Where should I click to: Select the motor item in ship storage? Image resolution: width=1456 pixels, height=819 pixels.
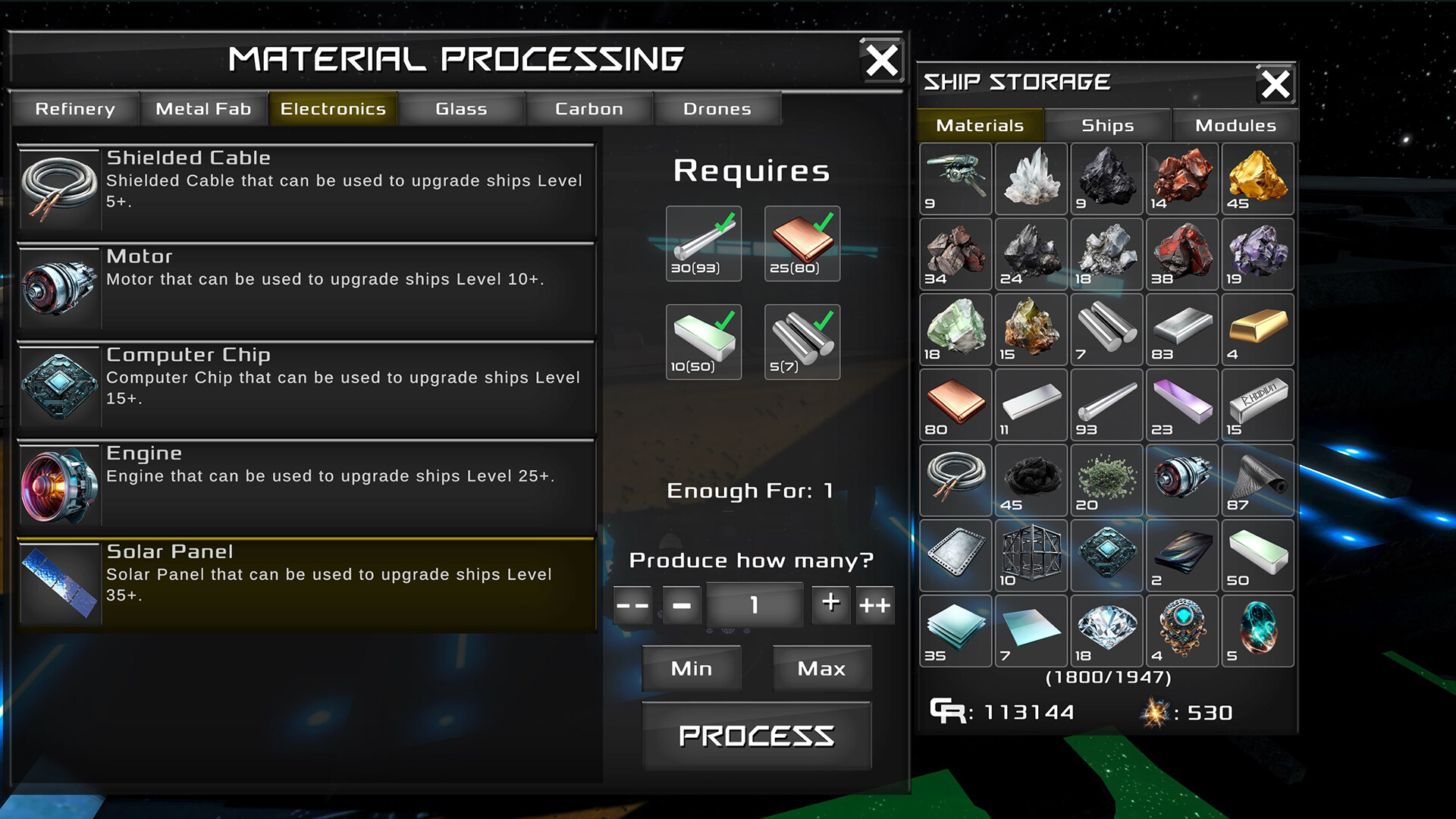click(x=1182, y=480)
